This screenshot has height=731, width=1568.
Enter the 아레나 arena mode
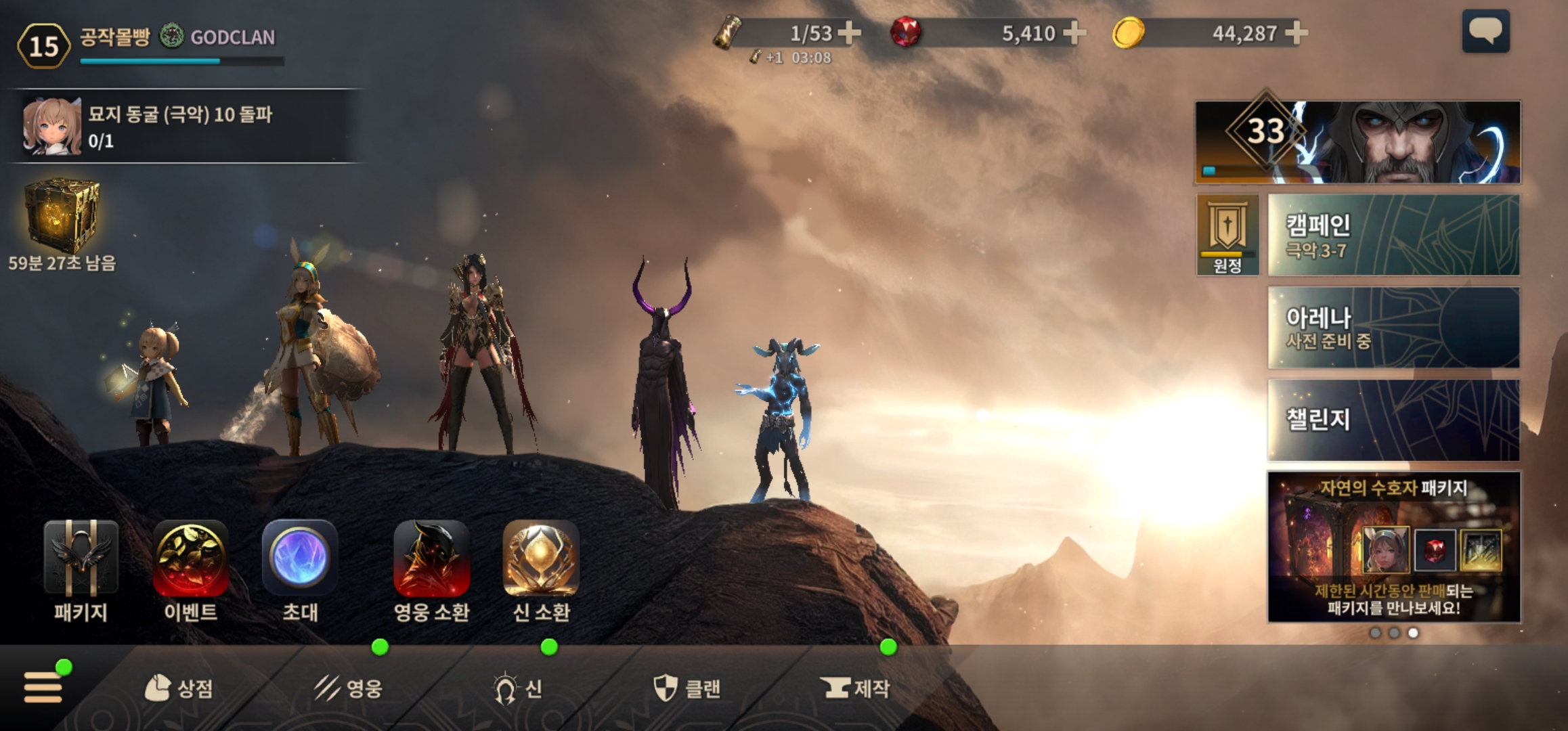[x=1393, y=328]
